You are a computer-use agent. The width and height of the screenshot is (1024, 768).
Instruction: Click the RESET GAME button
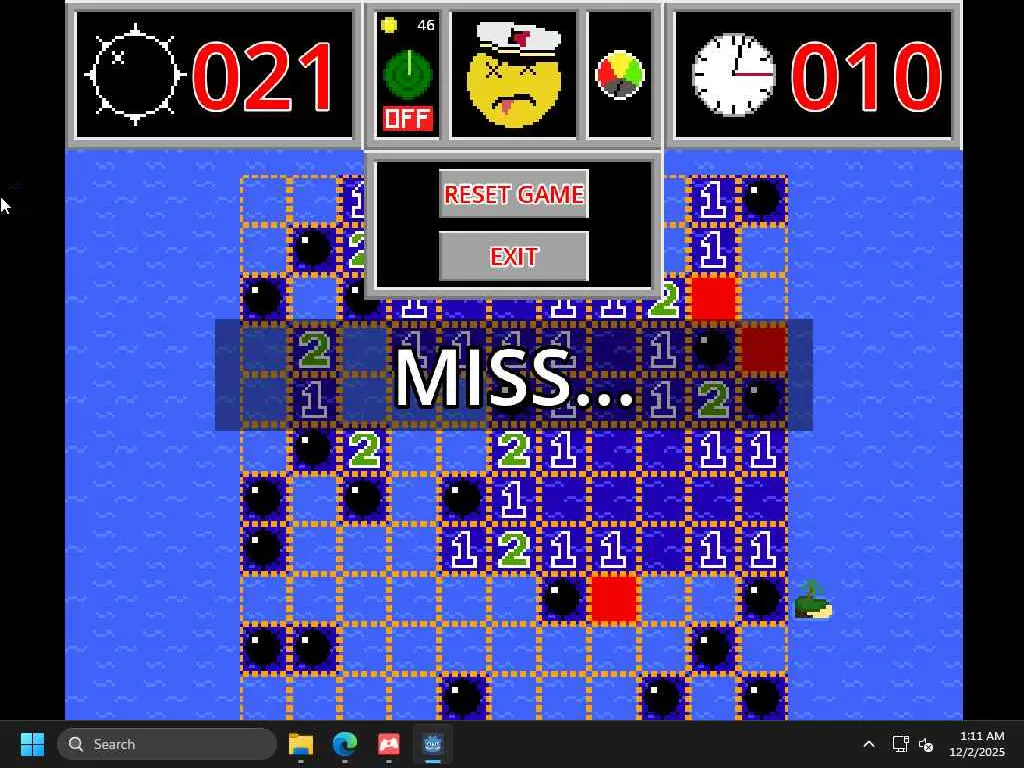513,194
